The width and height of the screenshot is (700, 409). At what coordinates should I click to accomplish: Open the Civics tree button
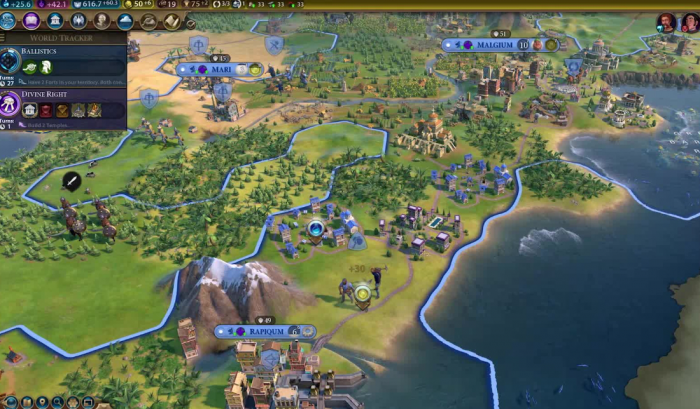tap(31, 21)
